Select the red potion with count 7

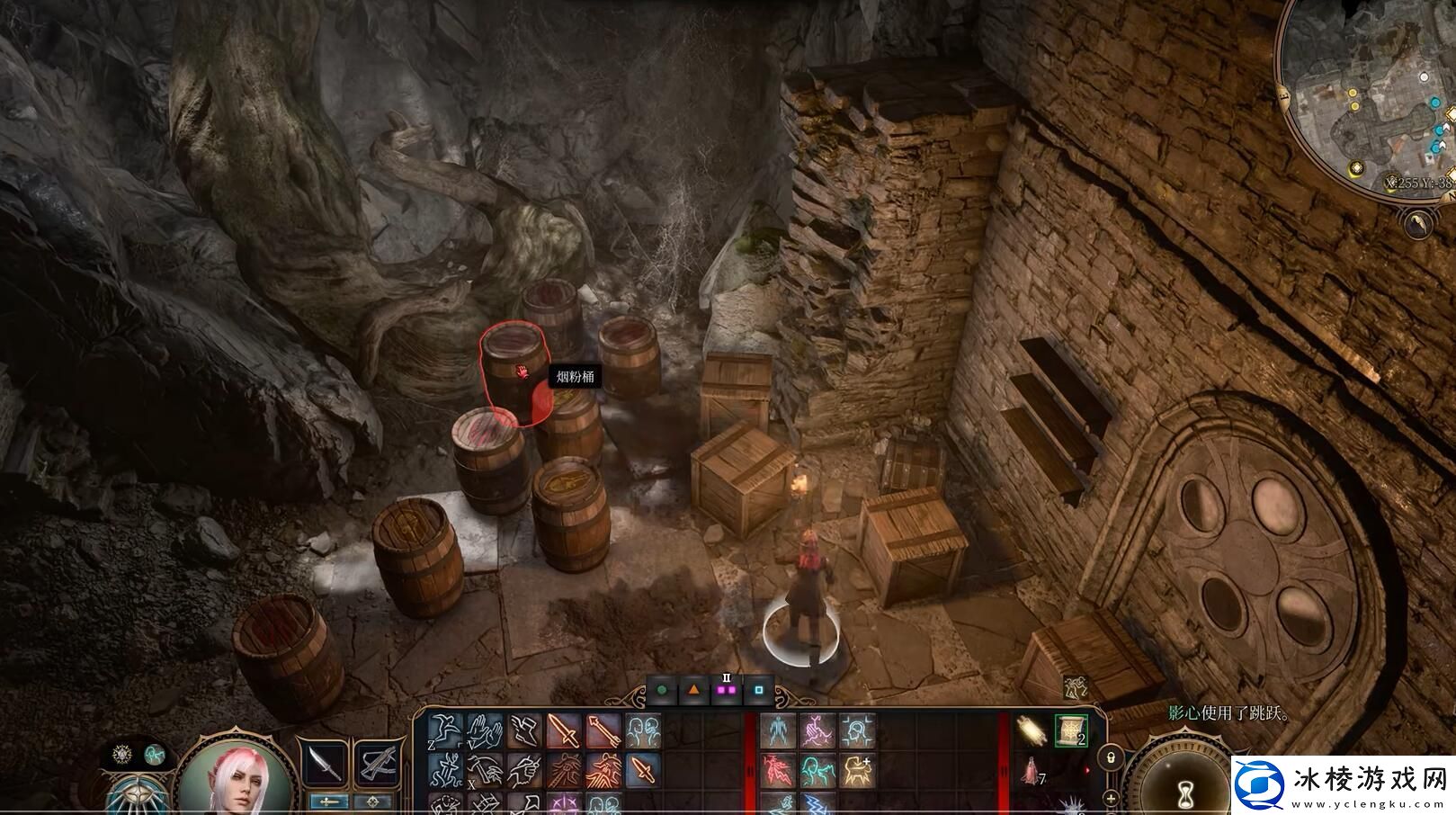[1031, 771]
